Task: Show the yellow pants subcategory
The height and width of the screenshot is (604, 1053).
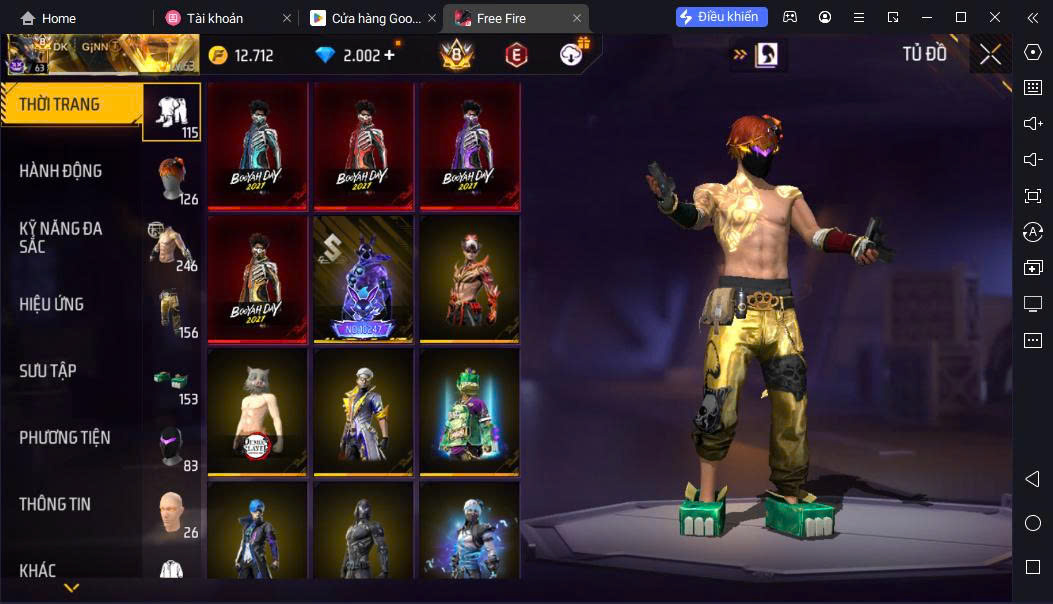Action: 172,311
